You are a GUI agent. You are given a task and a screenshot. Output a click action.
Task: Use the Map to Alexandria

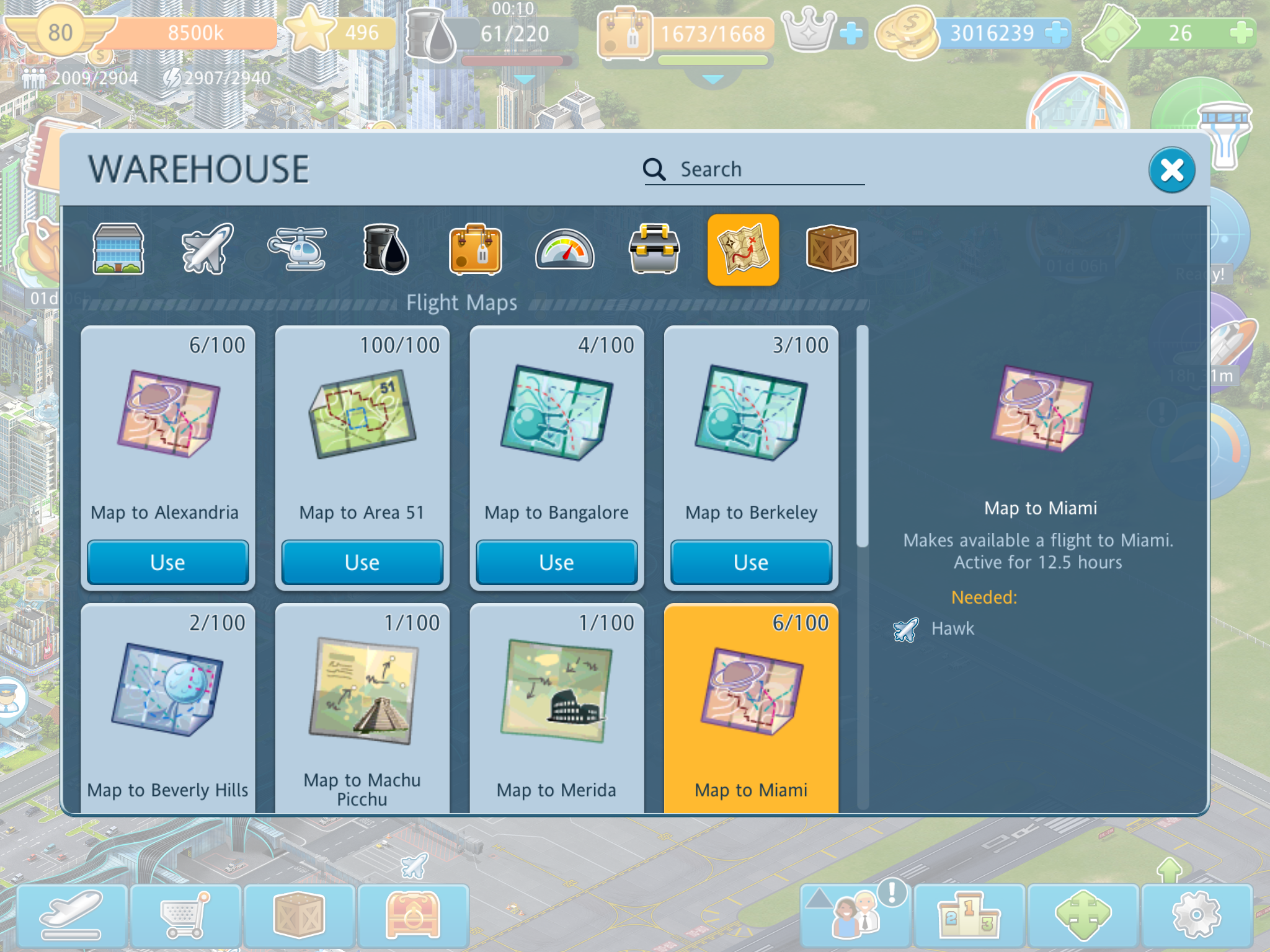[x=167, y=562]
